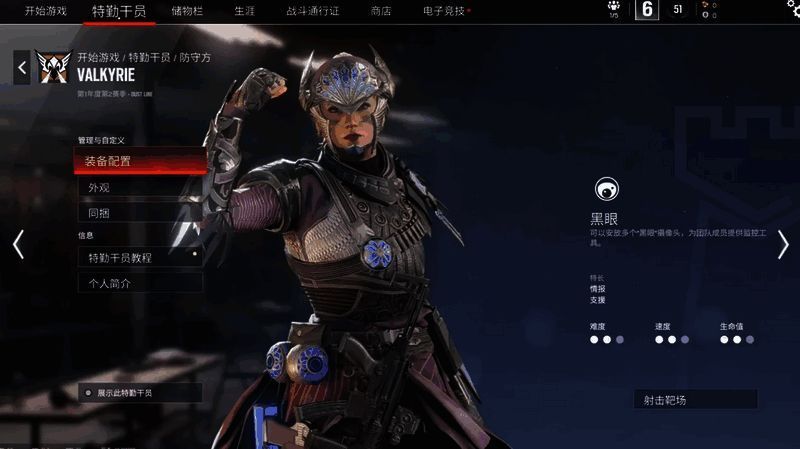Click the 黑眼 (Black Eye) gadget icon

click(605, 189)
